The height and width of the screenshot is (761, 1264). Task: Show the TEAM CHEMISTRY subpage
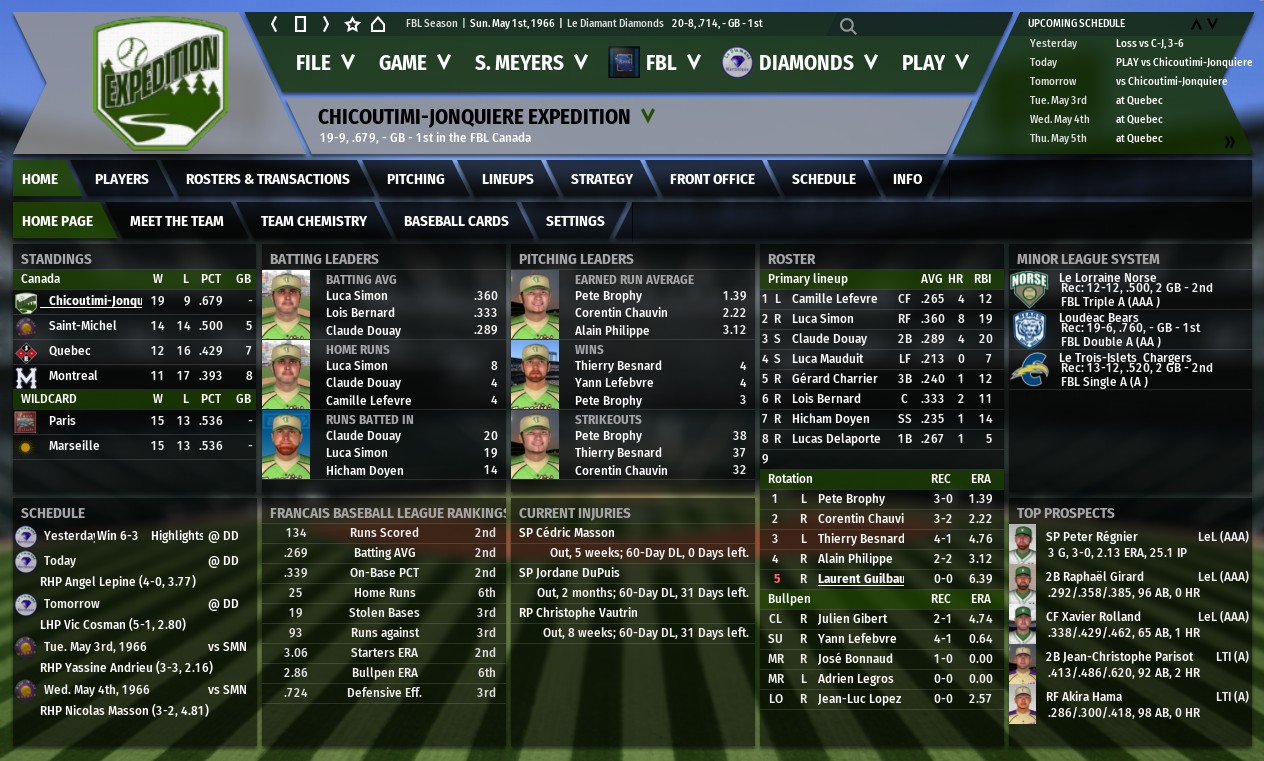[x=314, y=221]
